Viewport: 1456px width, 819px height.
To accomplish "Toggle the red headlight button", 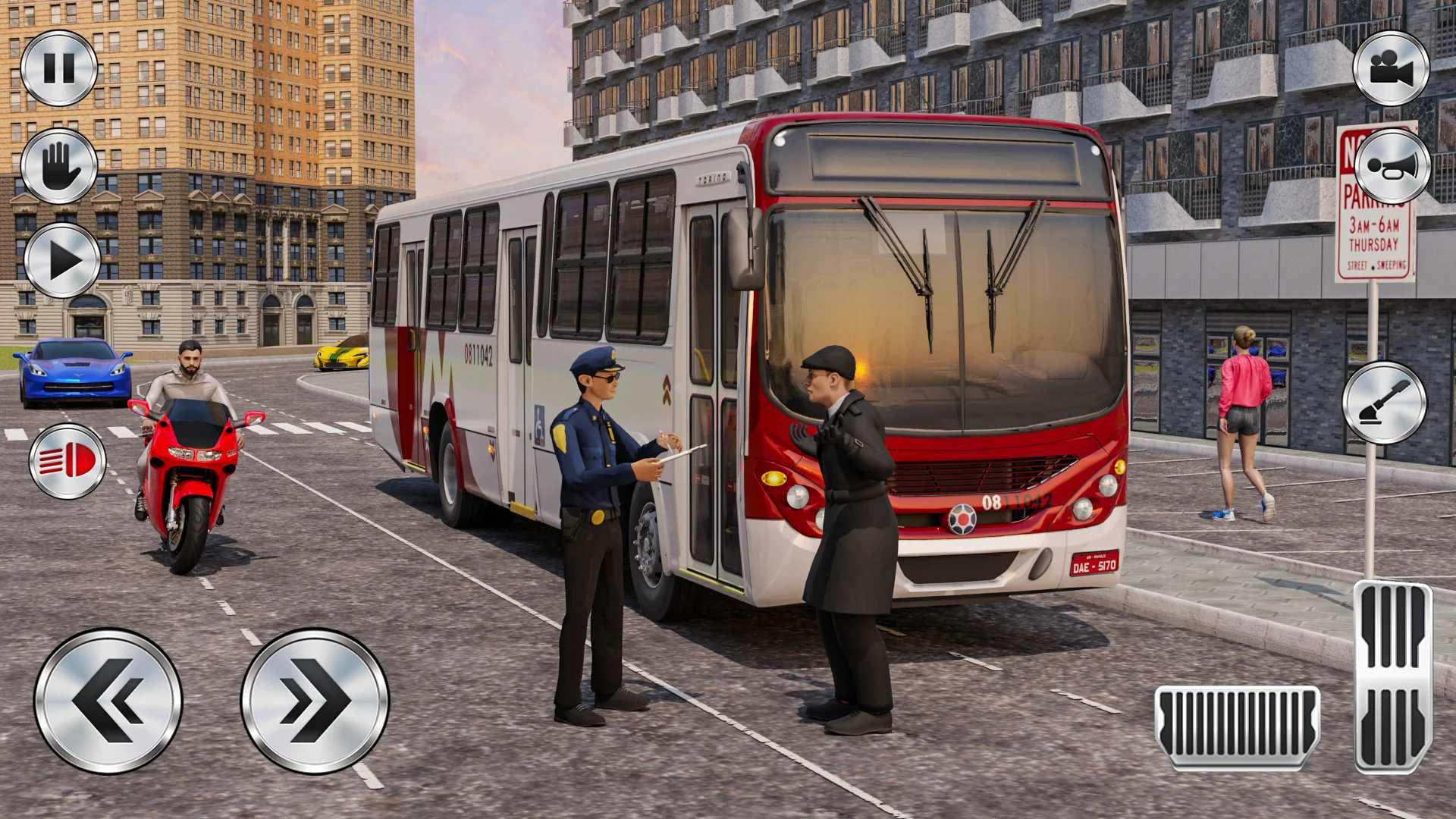I will [x=67, y=460].
